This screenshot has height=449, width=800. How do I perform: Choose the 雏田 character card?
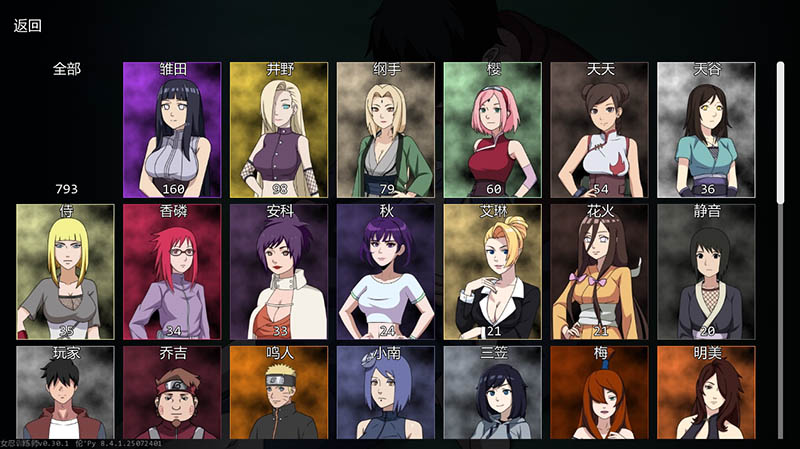point(172,129)
